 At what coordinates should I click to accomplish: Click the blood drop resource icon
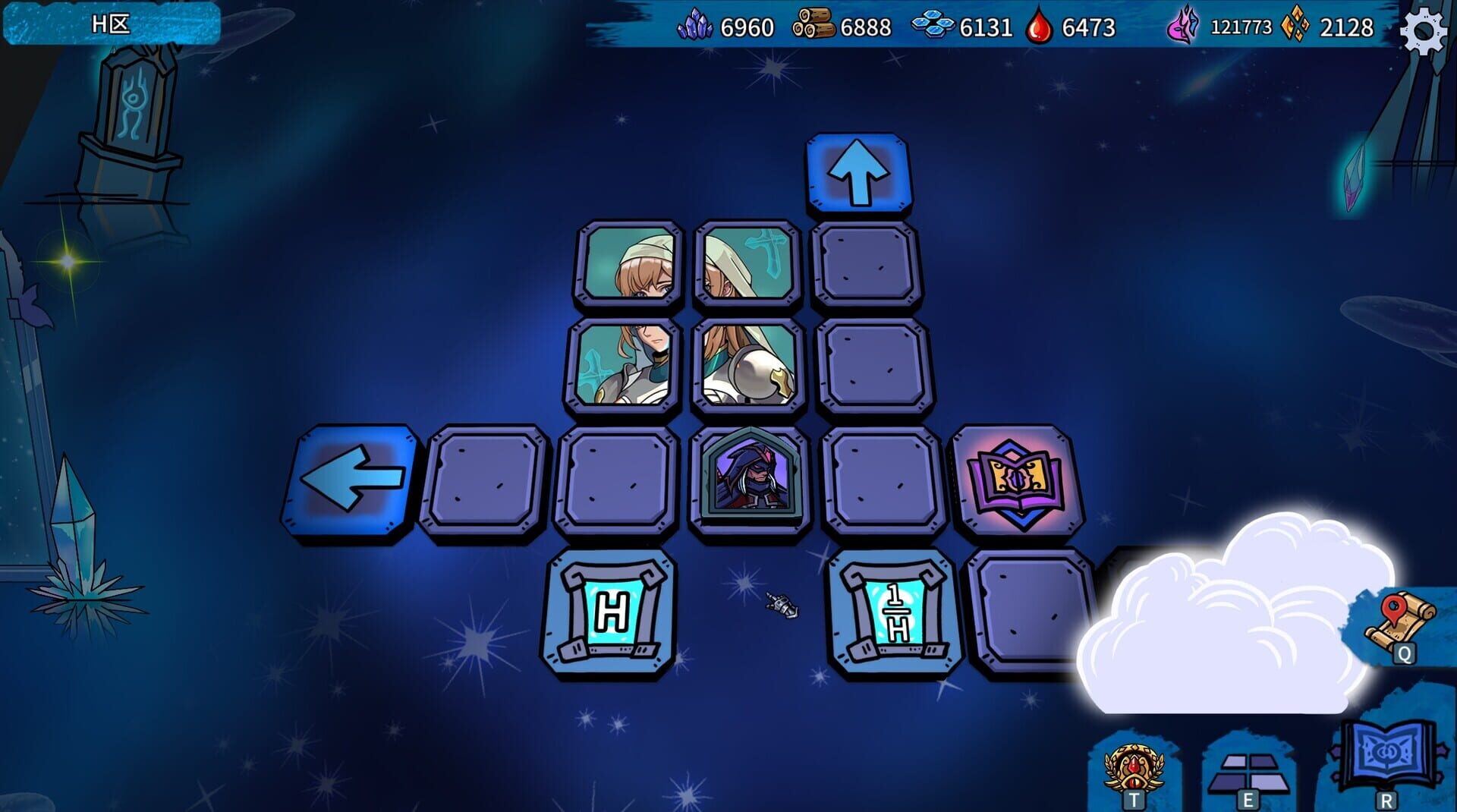coord(1037,28)
